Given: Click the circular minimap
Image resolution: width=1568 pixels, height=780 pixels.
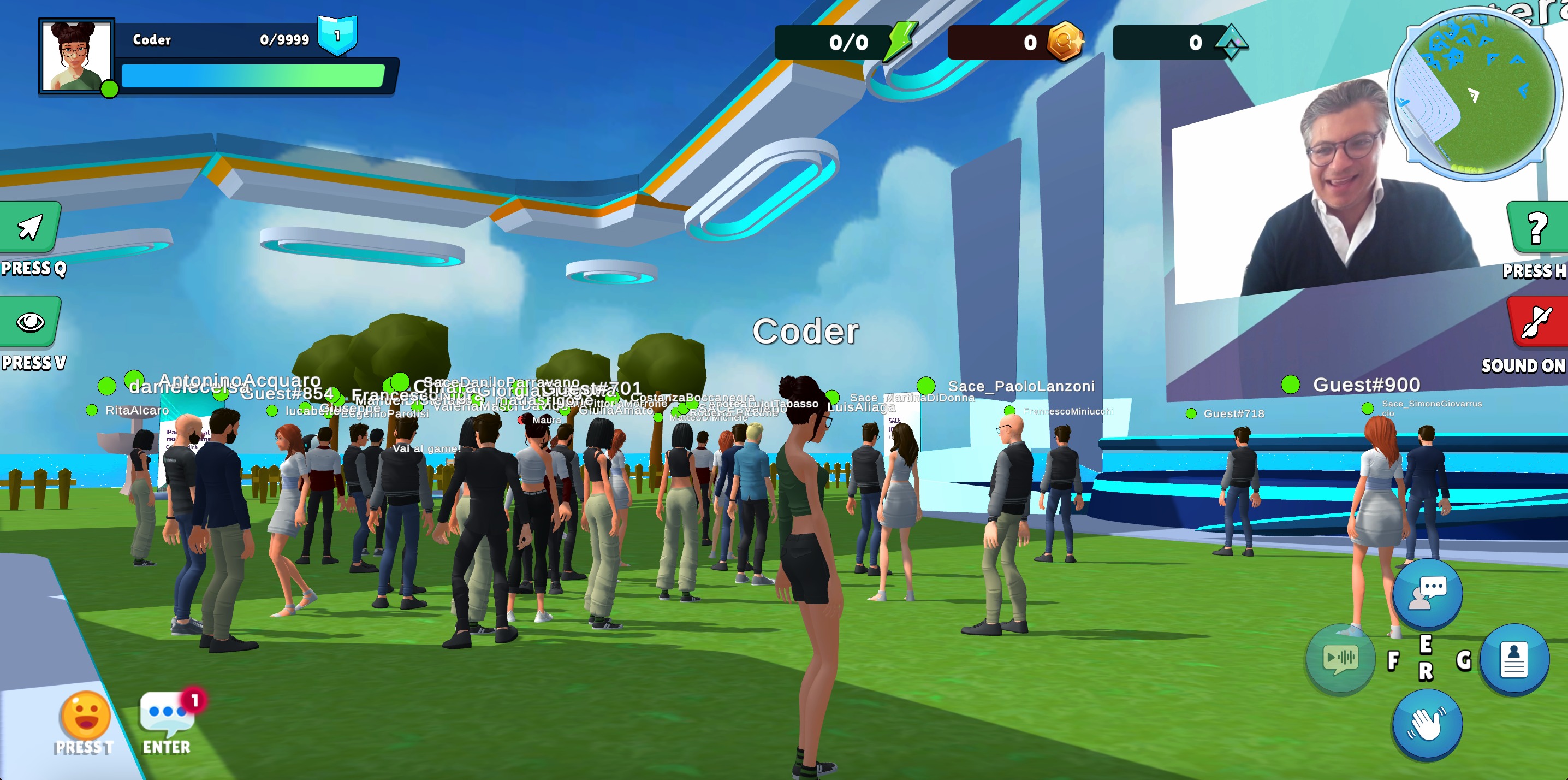Looking at the screenshot, I should 1475,94.
